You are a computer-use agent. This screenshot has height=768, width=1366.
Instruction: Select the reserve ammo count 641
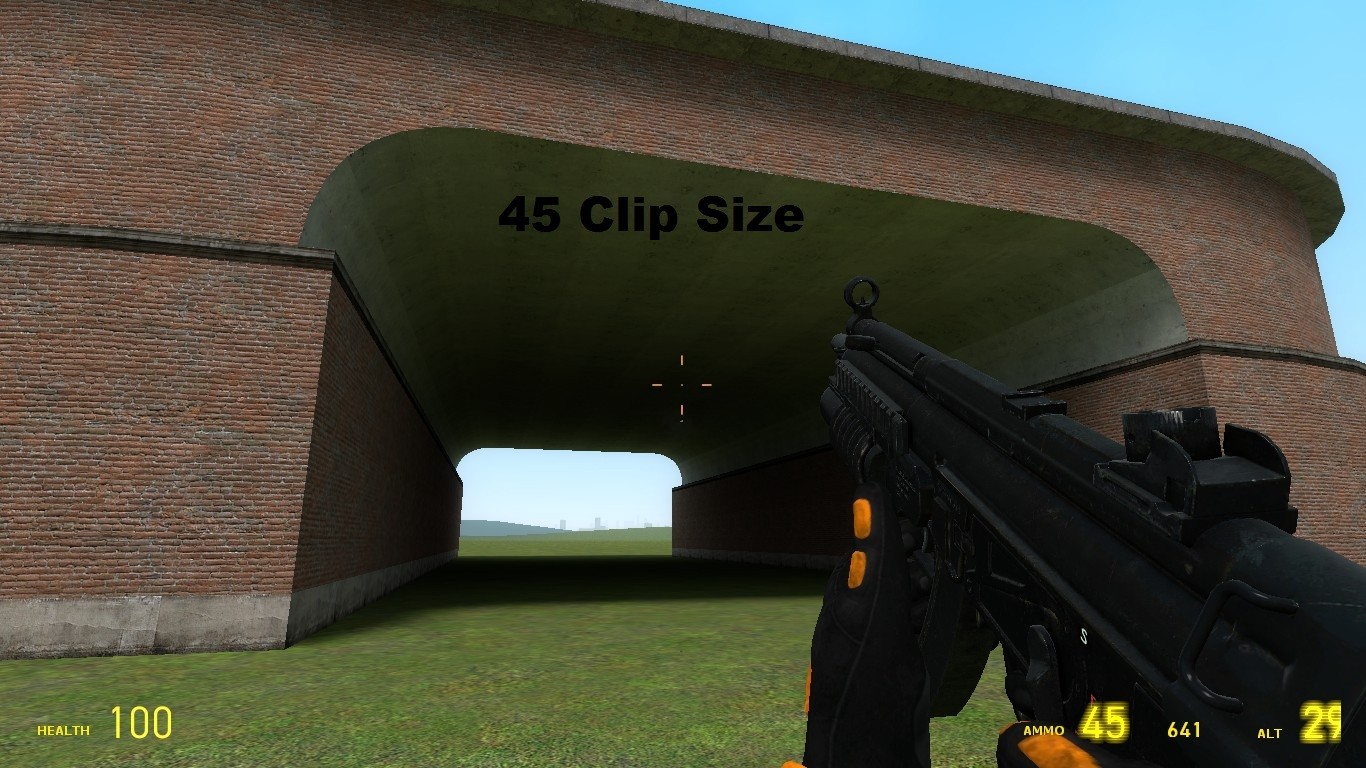tap(1183, 730)
